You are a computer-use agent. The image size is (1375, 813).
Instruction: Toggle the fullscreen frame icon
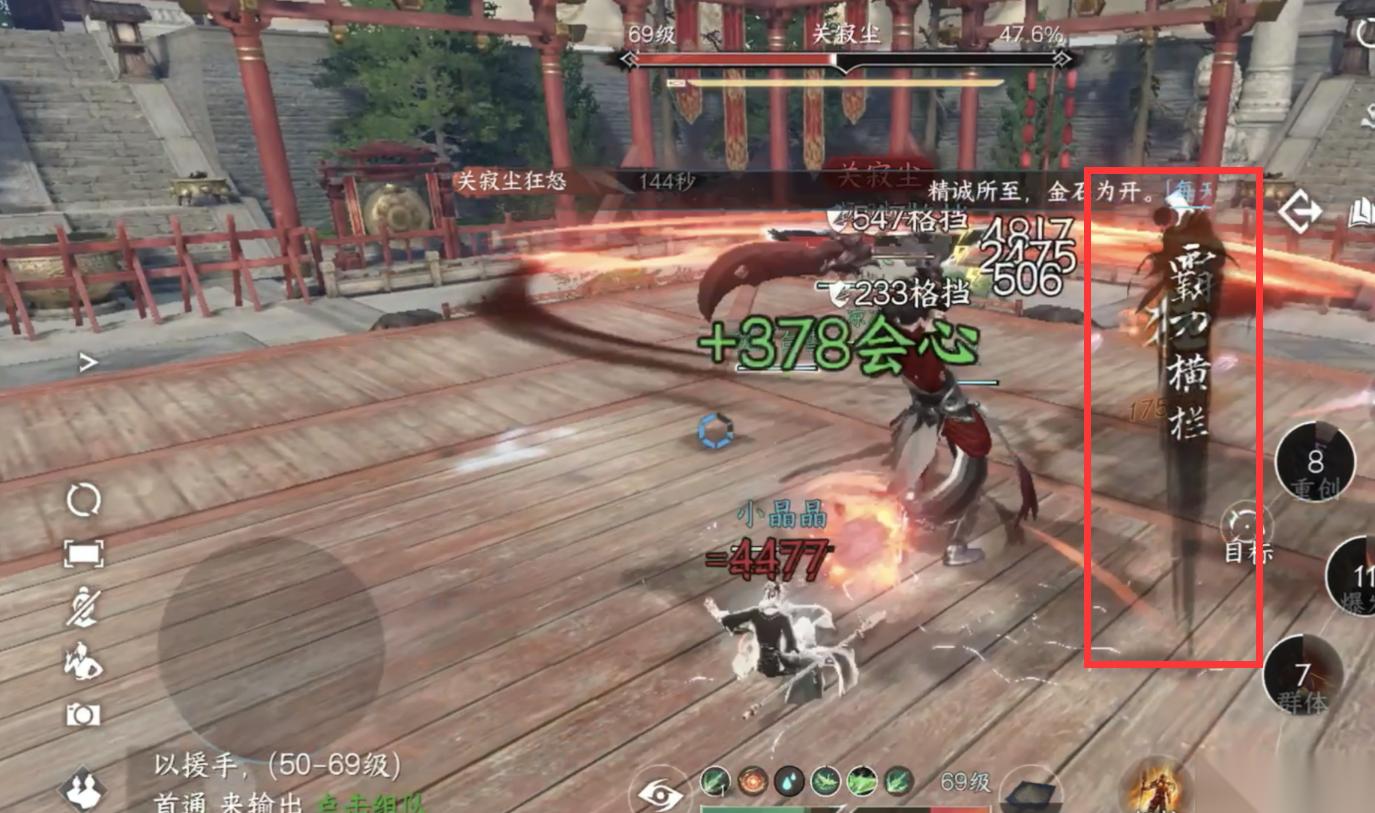(x=83, y=553)
